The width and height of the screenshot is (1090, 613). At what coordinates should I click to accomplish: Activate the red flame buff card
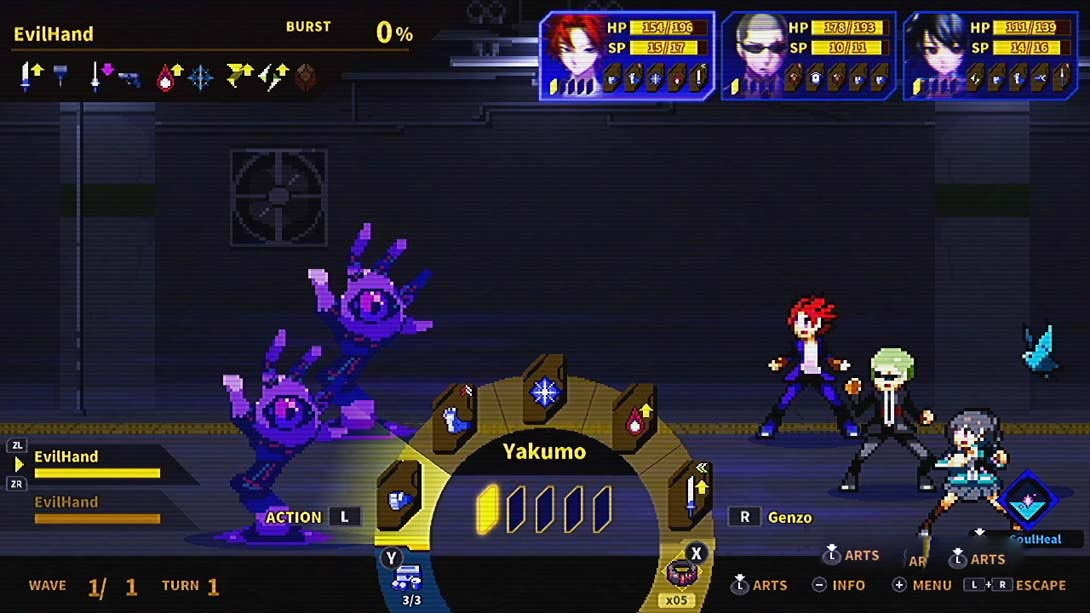[x=635, y=420]
